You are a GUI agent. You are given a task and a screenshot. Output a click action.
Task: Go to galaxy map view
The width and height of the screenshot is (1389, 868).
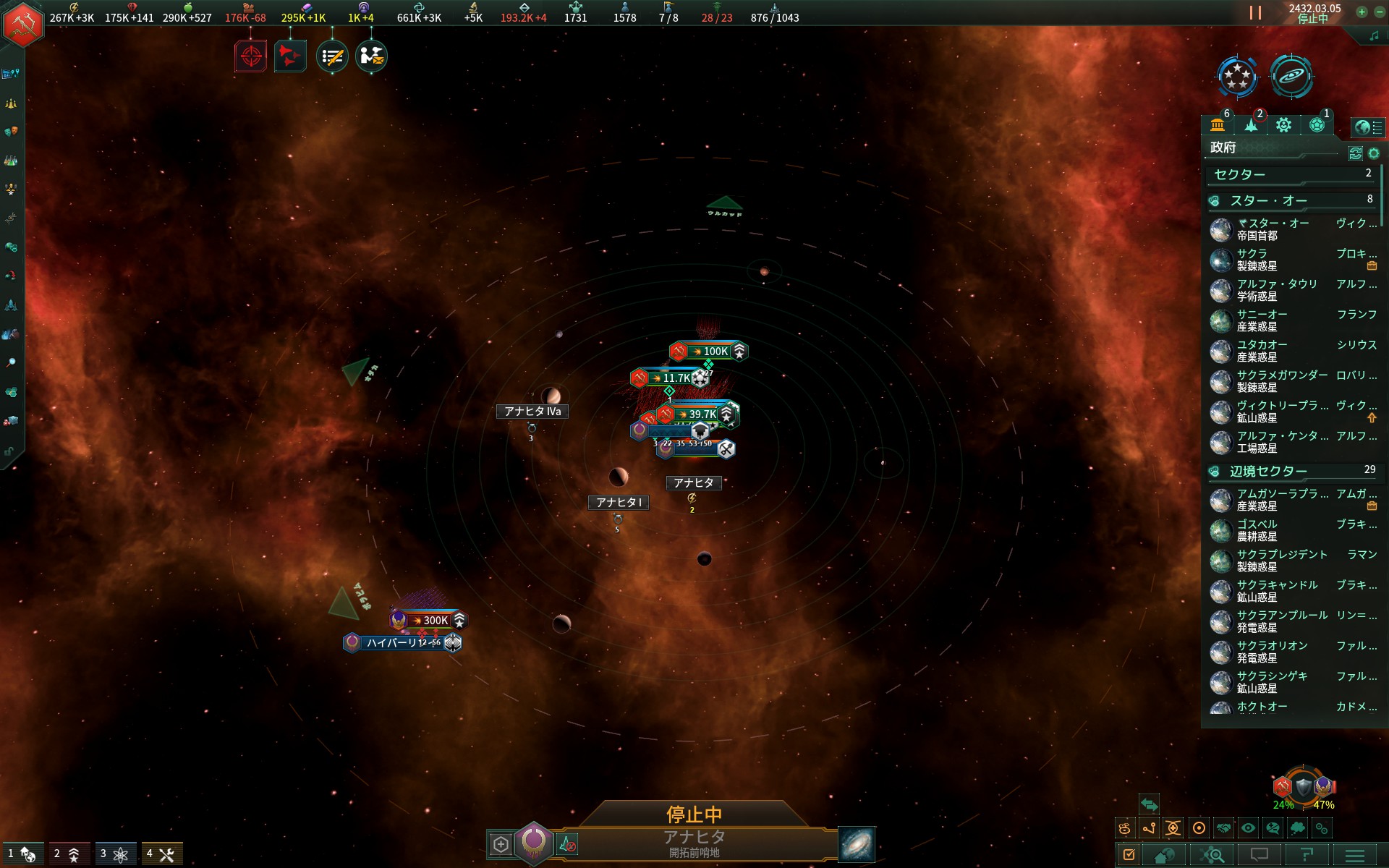857,844
